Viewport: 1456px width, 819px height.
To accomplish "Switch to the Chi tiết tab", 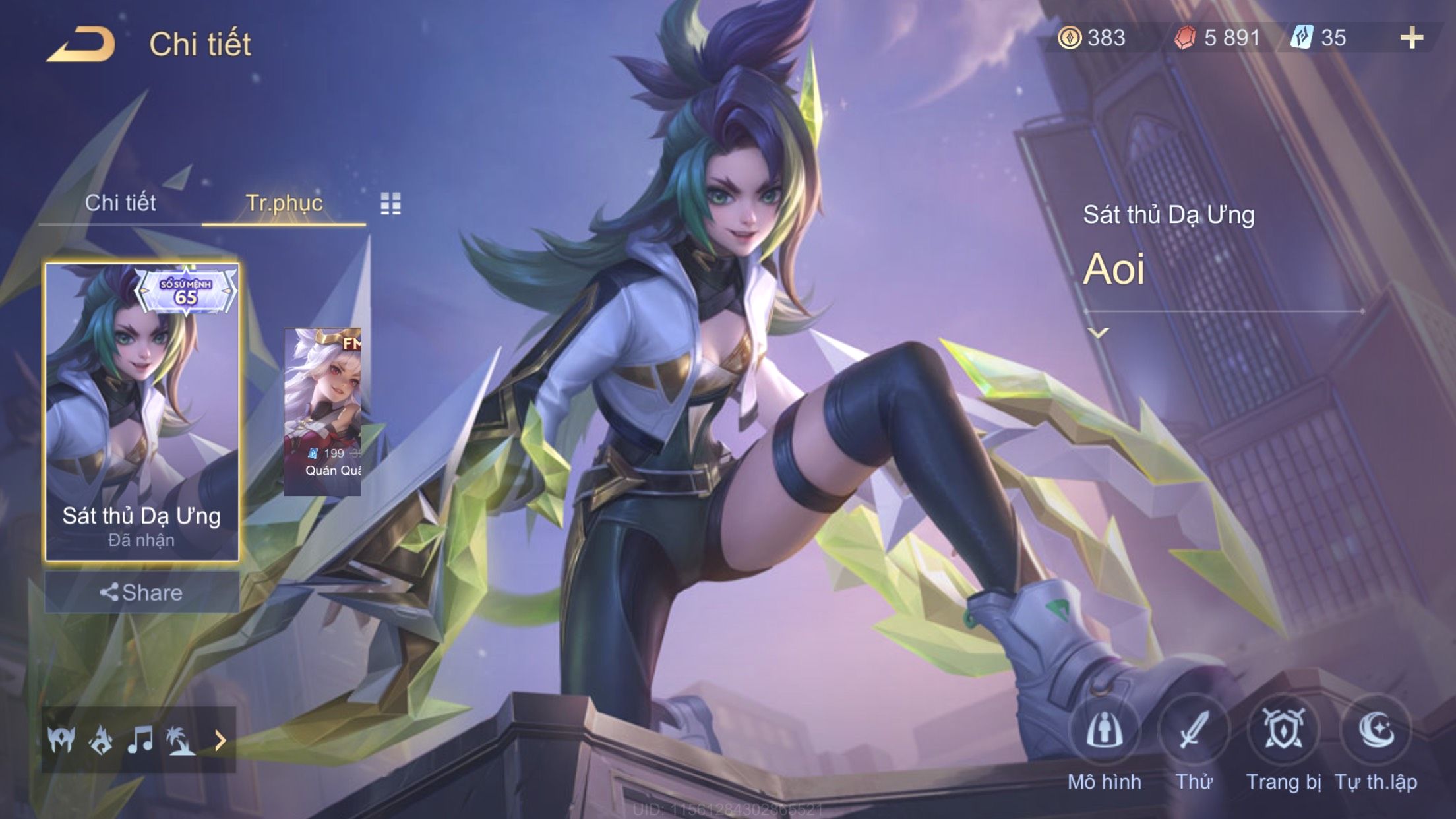I will (x=120, y=203).
